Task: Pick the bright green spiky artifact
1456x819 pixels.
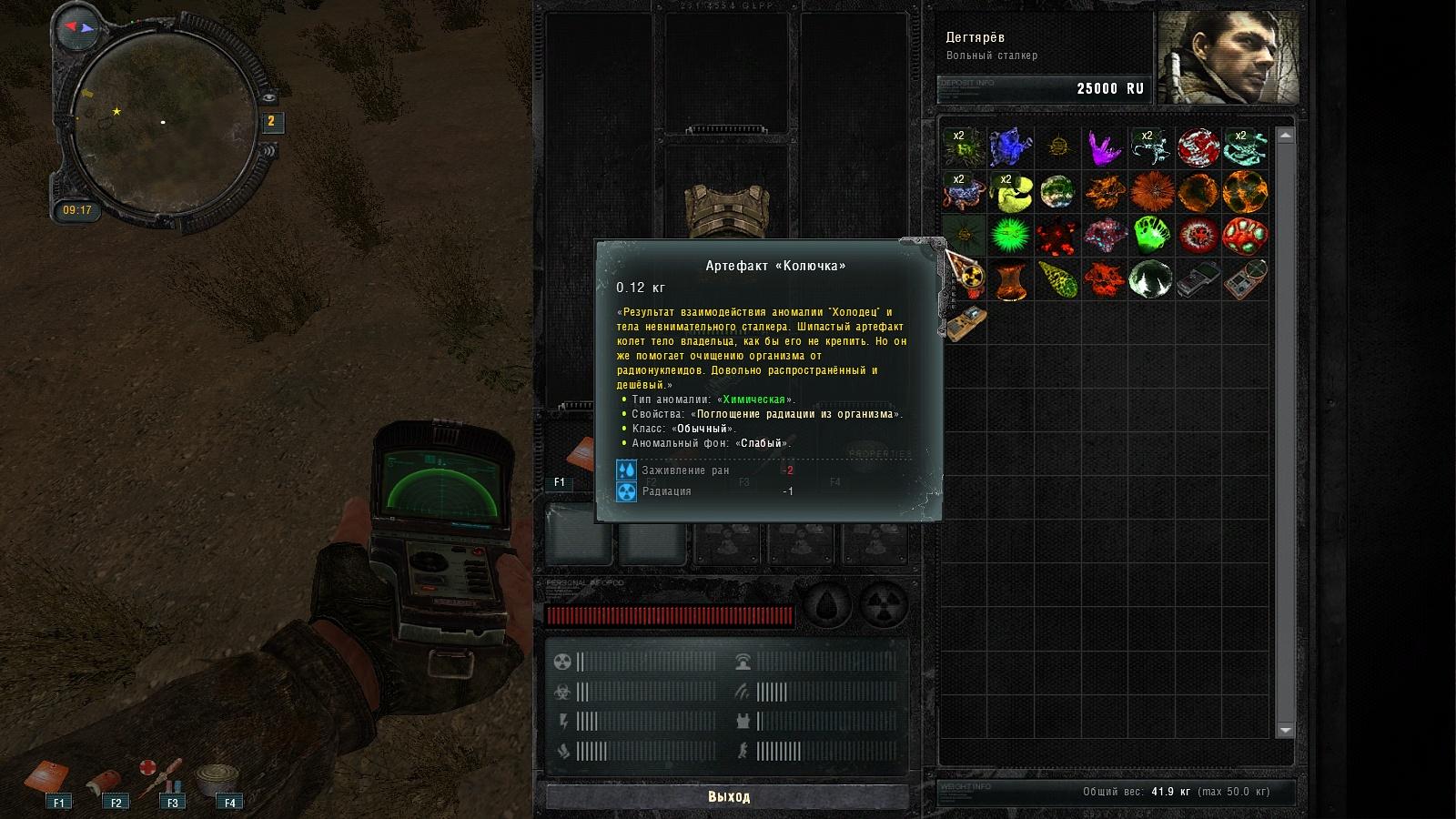Action: coord(1010,236)
